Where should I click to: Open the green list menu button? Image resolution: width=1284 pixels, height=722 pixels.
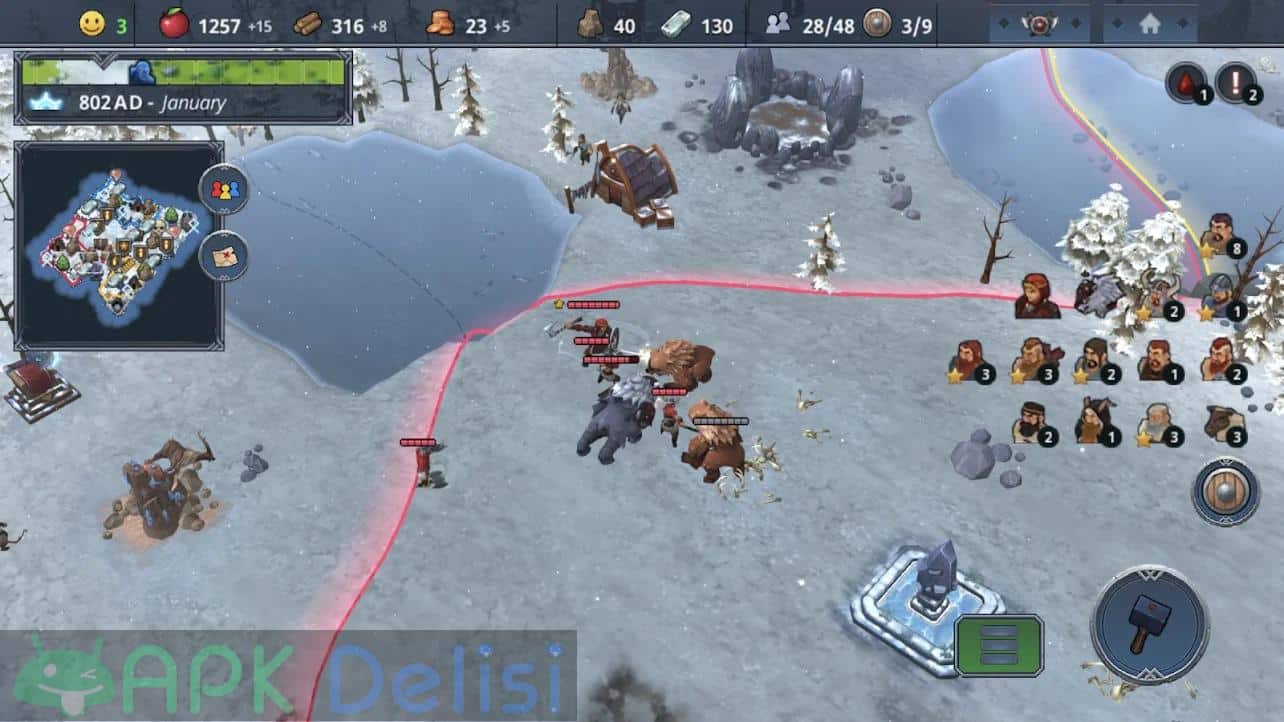998,646
